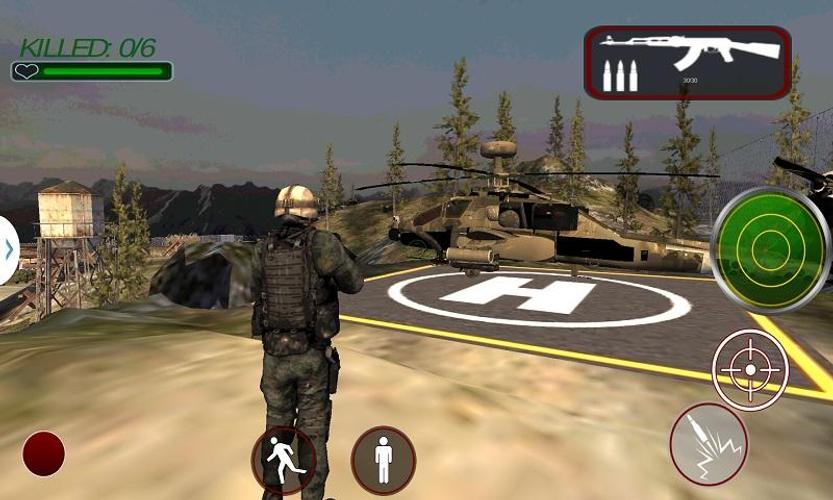Image resolution: width=833 pixels, height=500 pixels.
Task: Activate the crosshair aim button
Action: [x=750, y=369]
